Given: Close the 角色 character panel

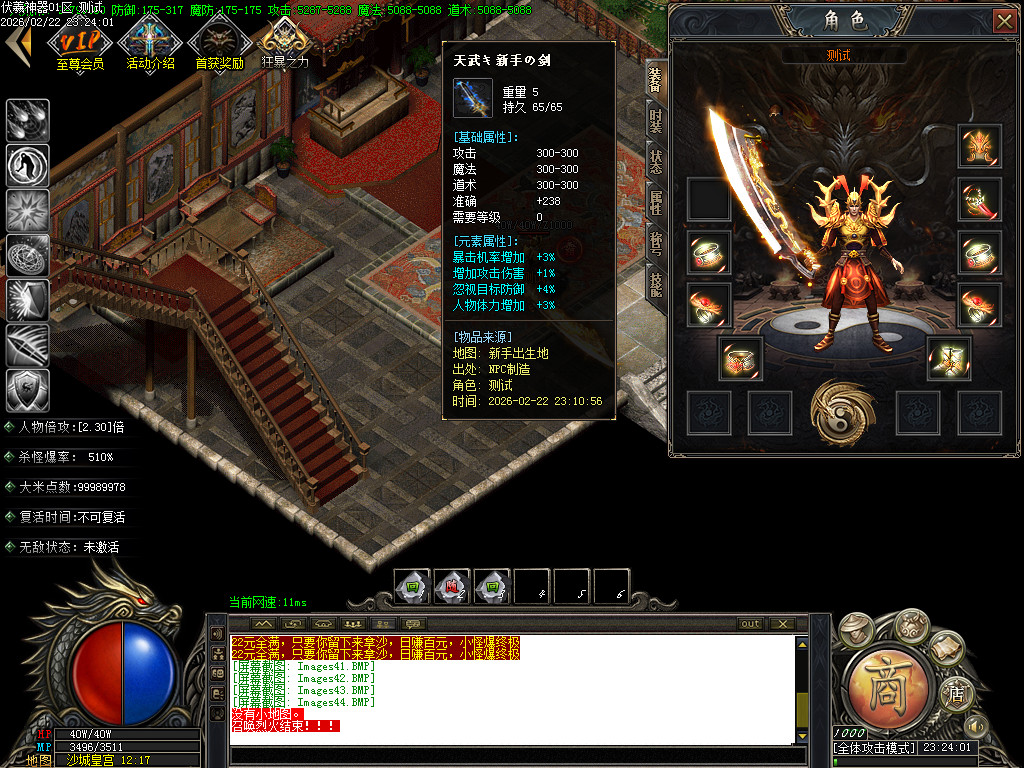Looking at the screenshot, I should tap(1003, 20).
